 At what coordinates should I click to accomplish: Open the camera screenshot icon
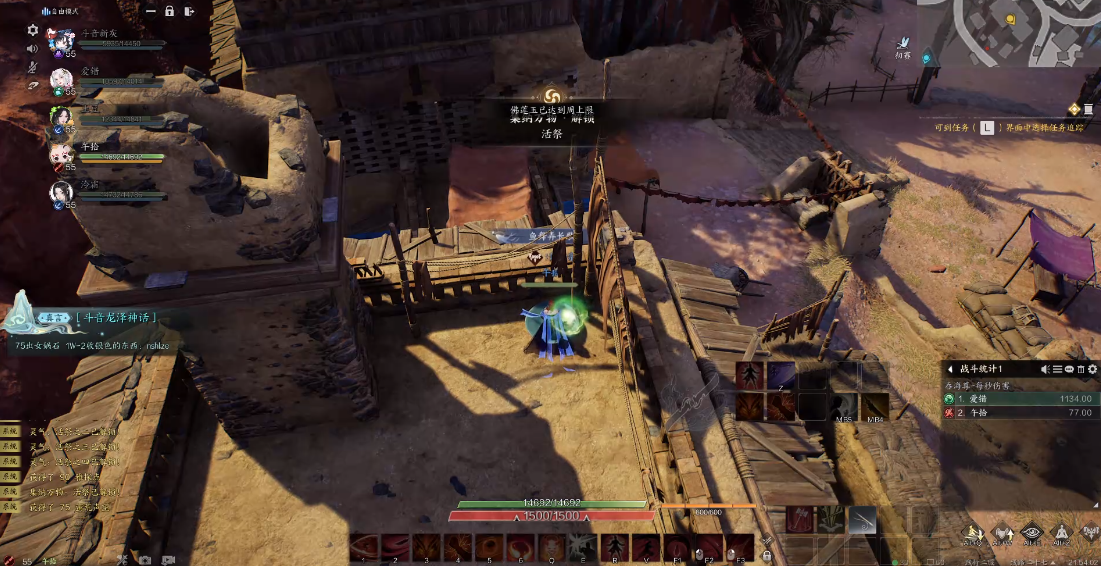tap(145, 560)
